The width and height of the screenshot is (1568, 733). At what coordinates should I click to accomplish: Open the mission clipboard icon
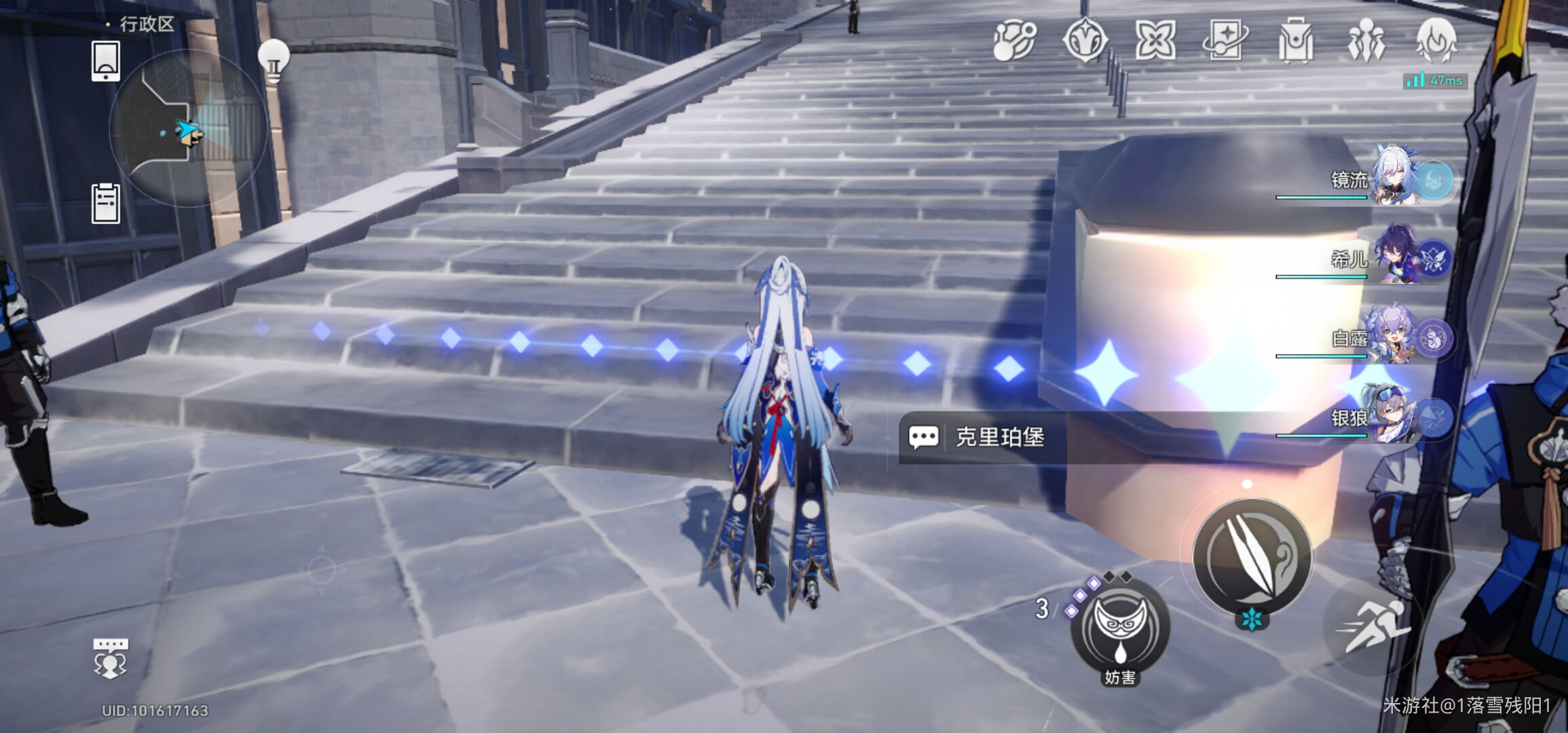(105, 203)
